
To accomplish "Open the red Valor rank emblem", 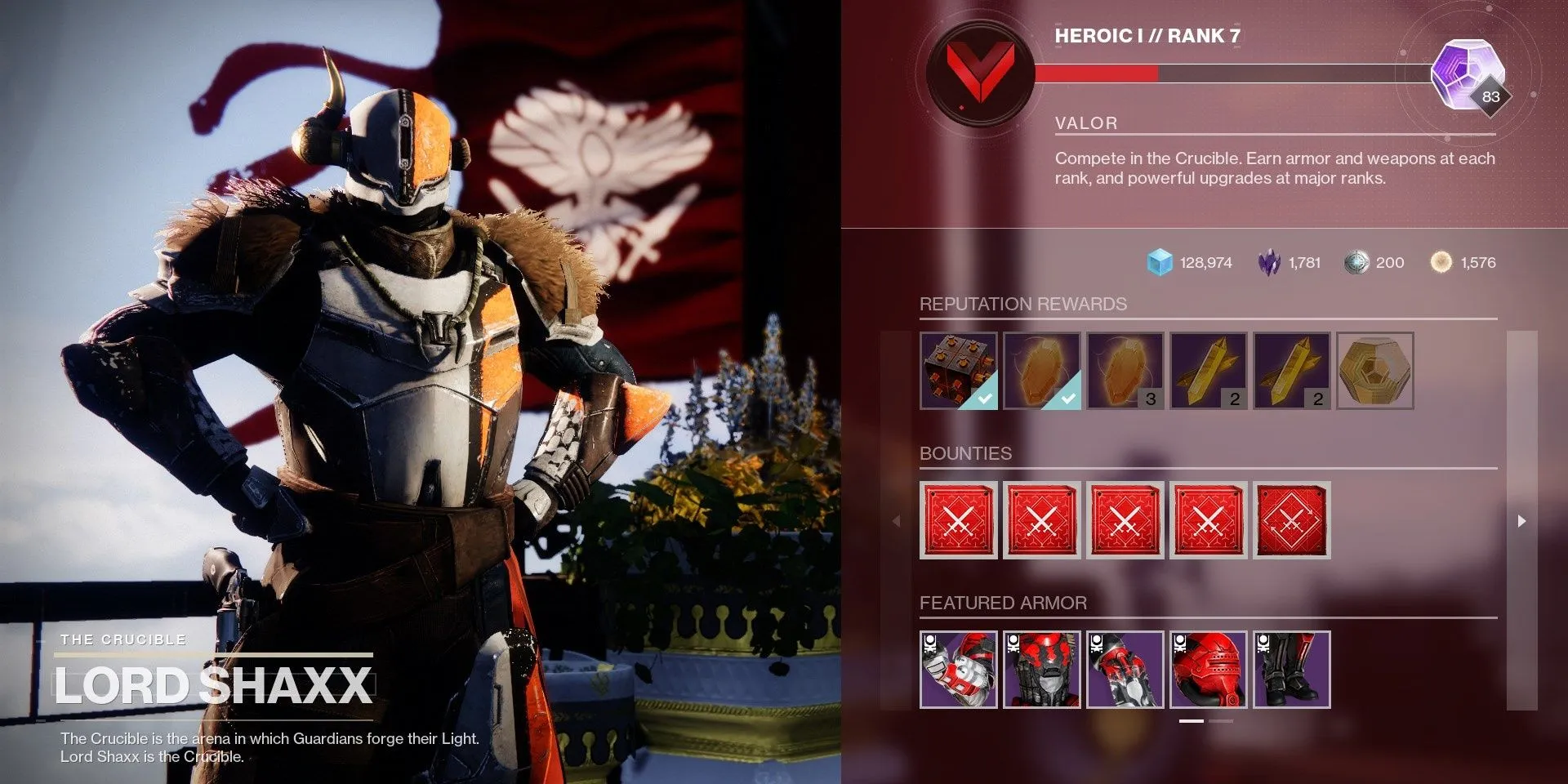I will click(980, 73).
